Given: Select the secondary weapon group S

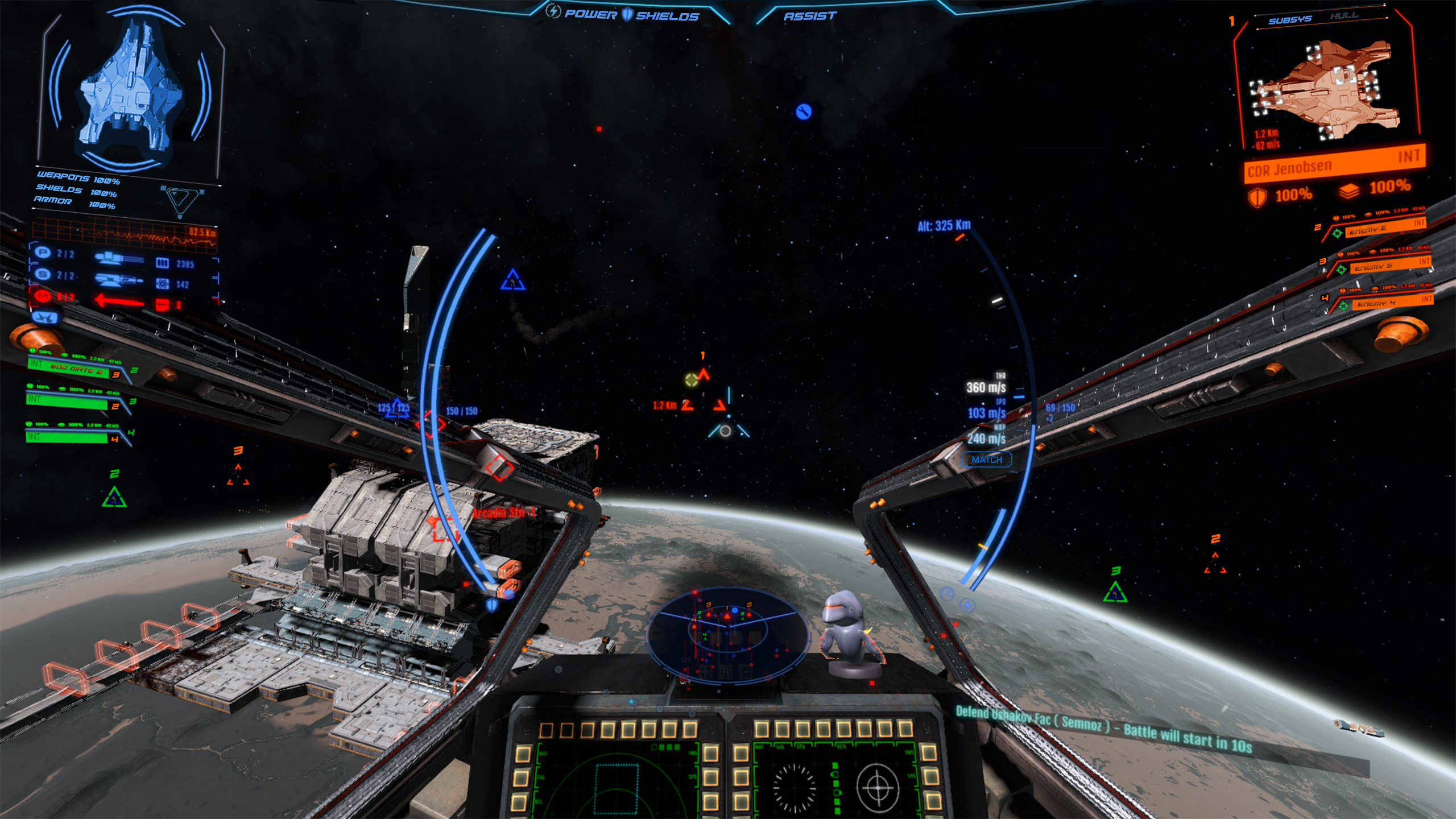Looking at the screenshot, I should pos(43,274).
